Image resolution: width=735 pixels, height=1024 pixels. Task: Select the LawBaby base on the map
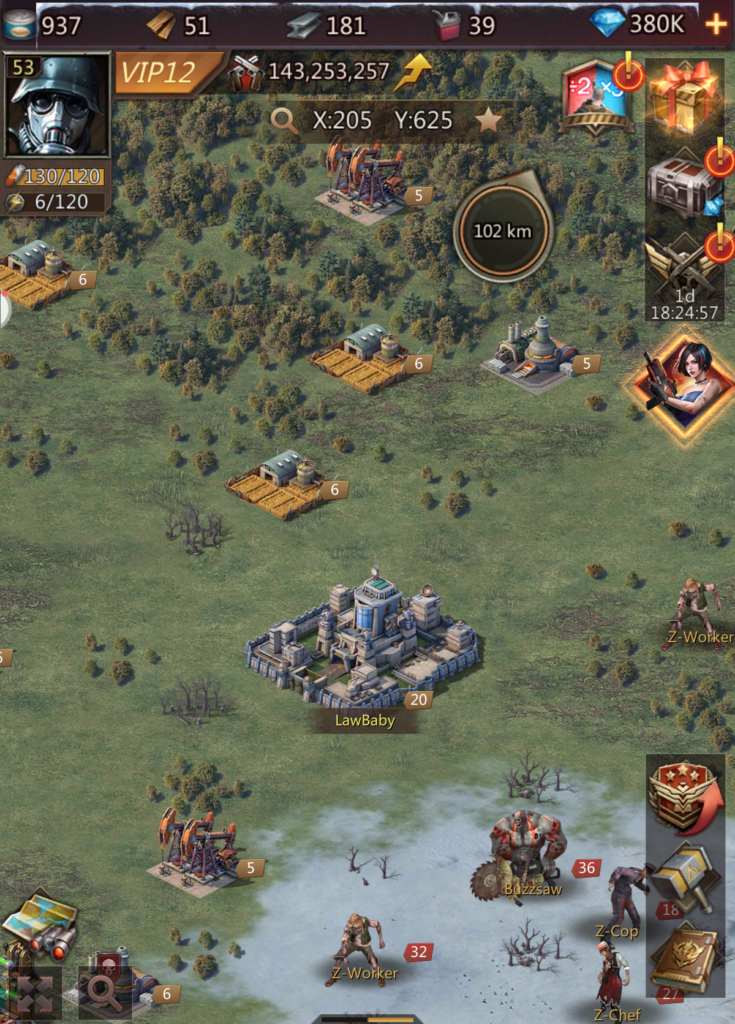(x=362, y=640)
